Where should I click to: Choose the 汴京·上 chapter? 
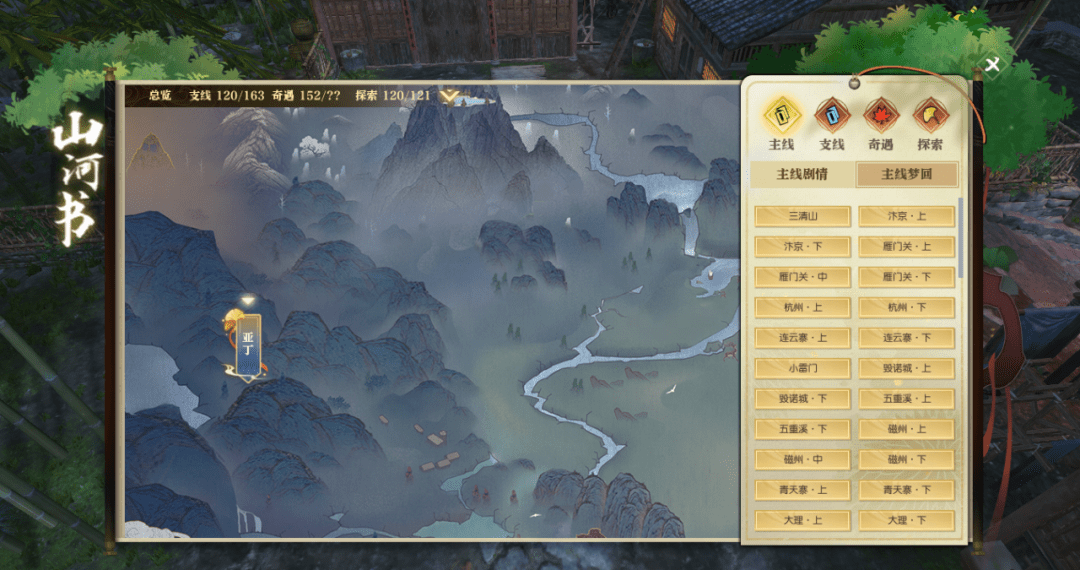(907, 216)
